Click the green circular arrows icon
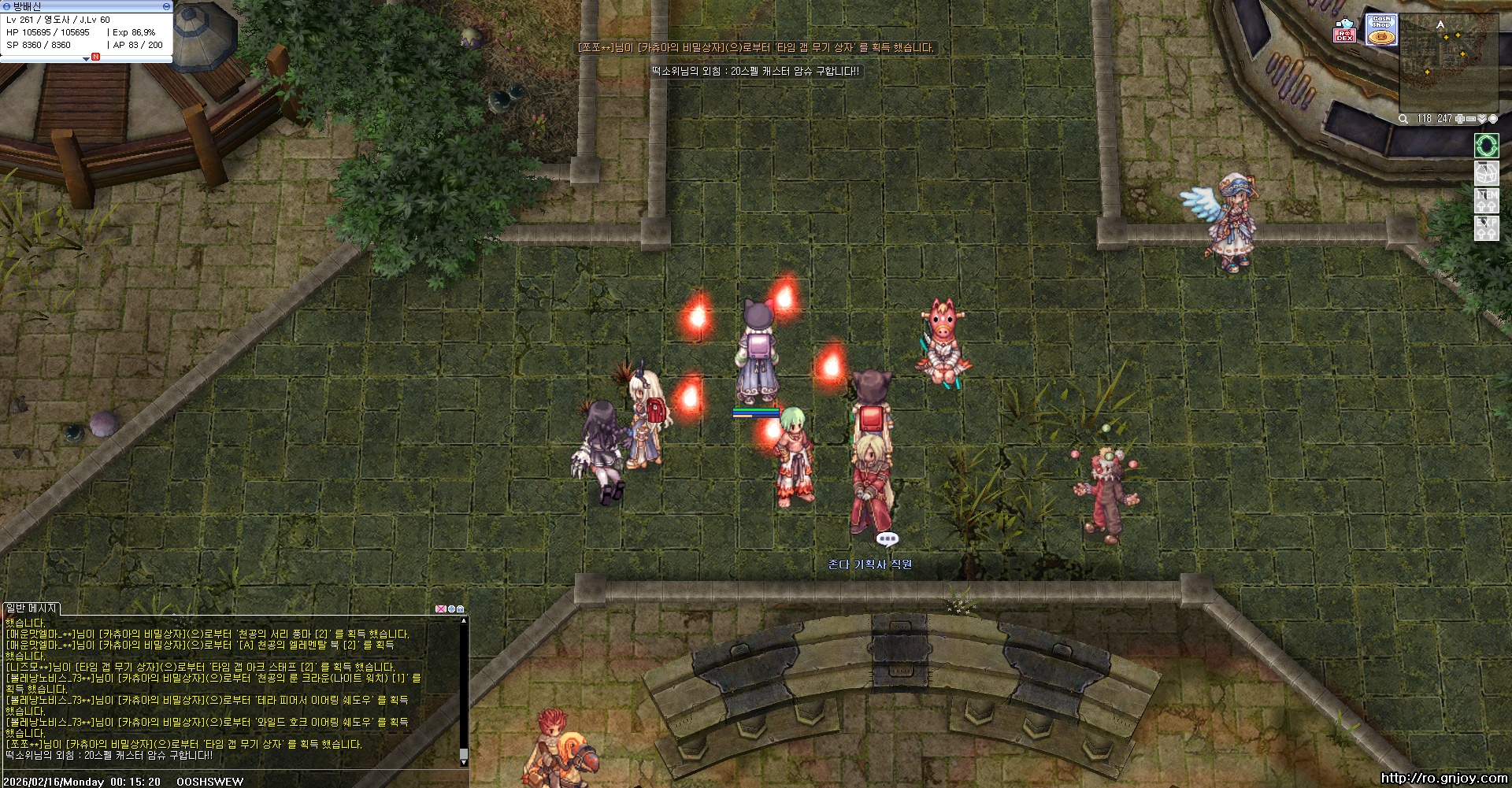This screenshot has height=788, width=1512. (x=1486, y=146)
